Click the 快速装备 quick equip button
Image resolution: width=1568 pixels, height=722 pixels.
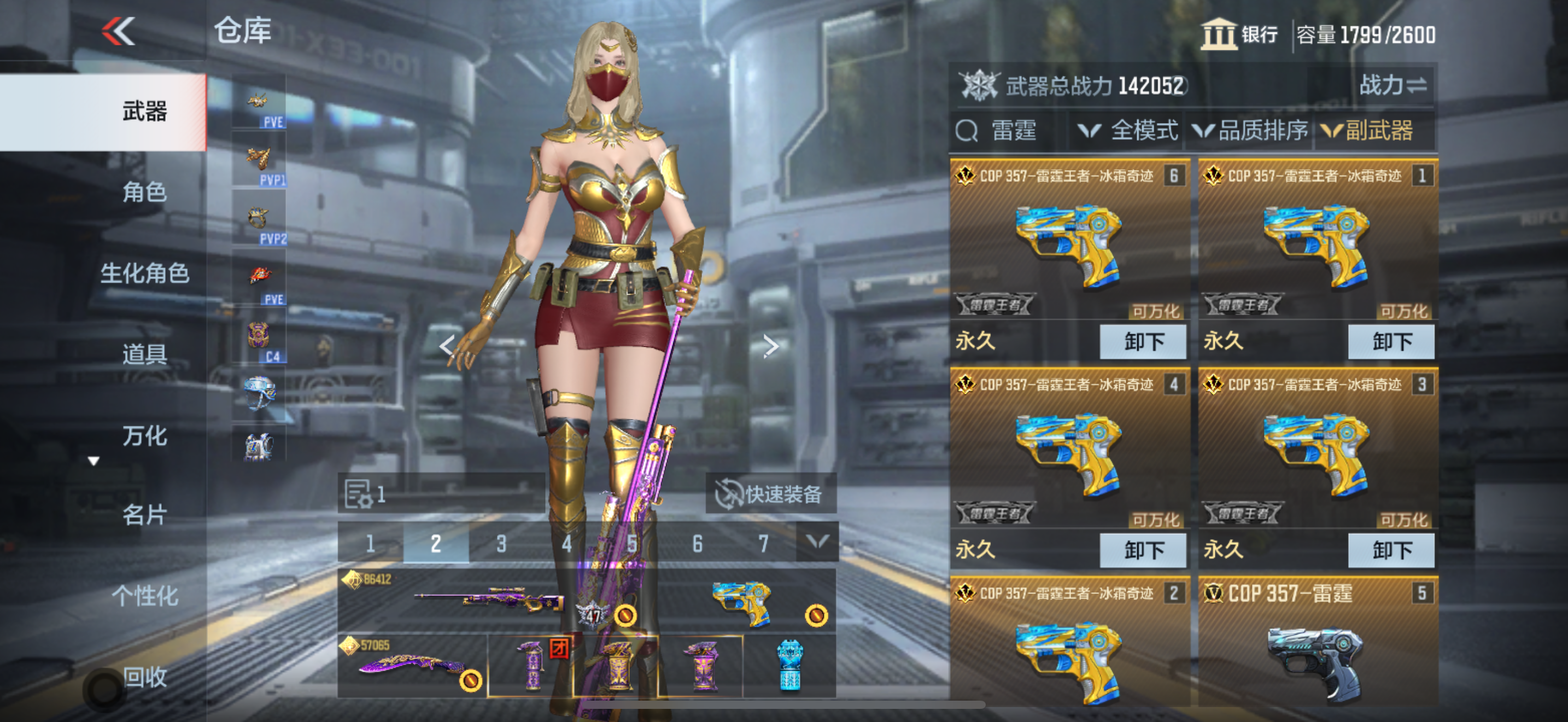tap(771, 494)
